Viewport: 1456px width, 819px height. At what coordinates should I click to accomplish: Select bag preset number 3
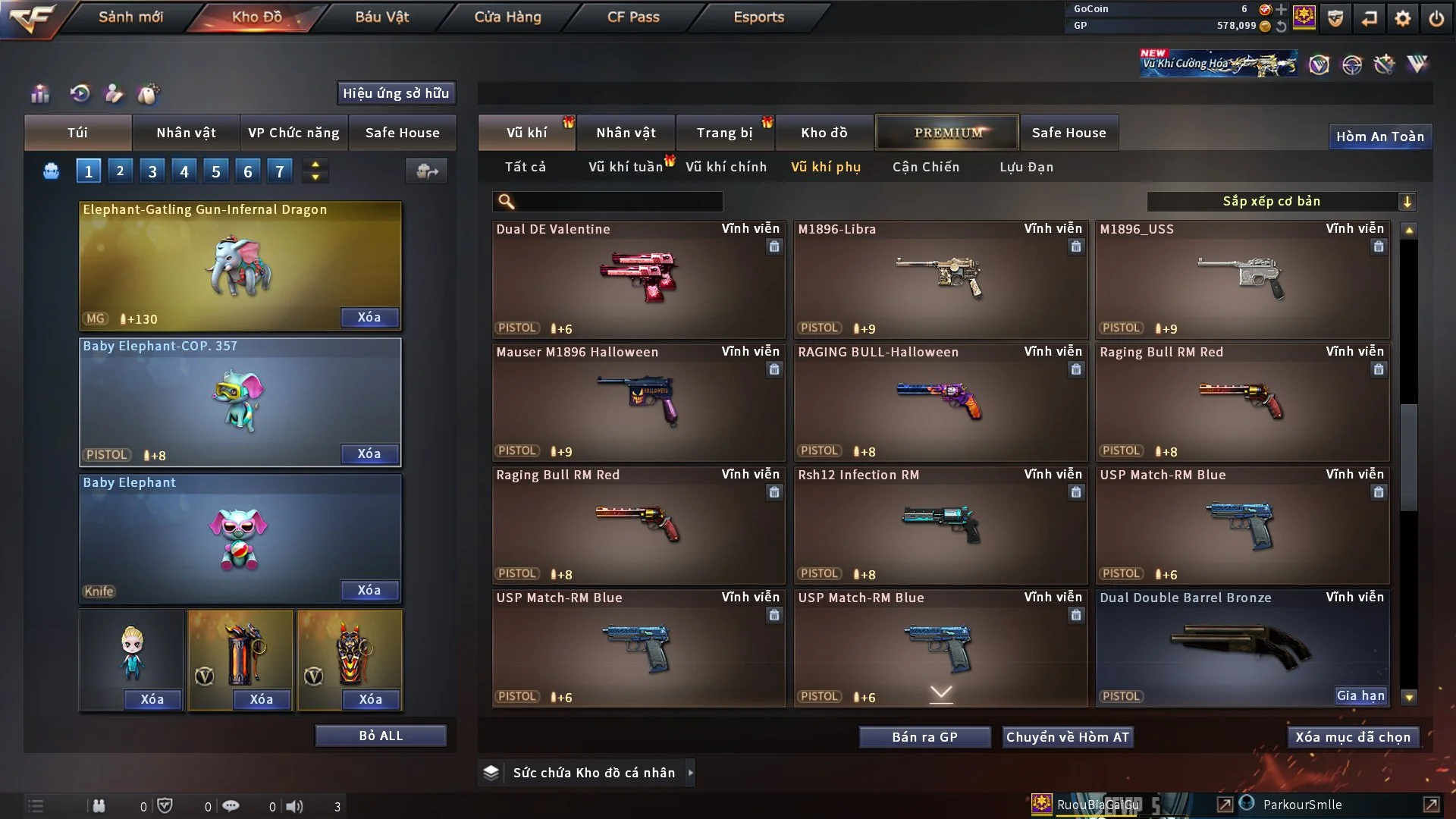(152, 171)
